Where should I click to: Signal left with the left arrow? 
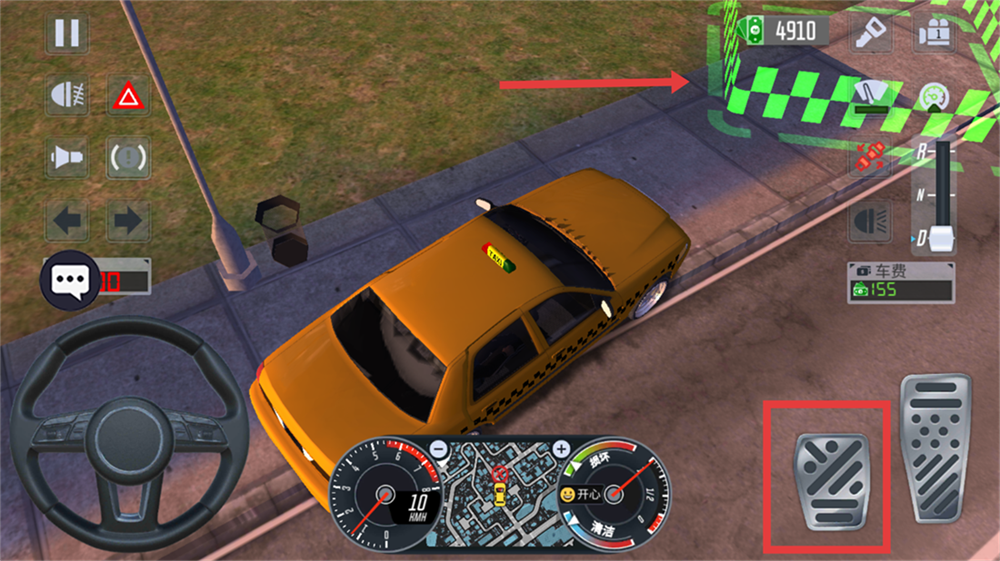(67, 220)
